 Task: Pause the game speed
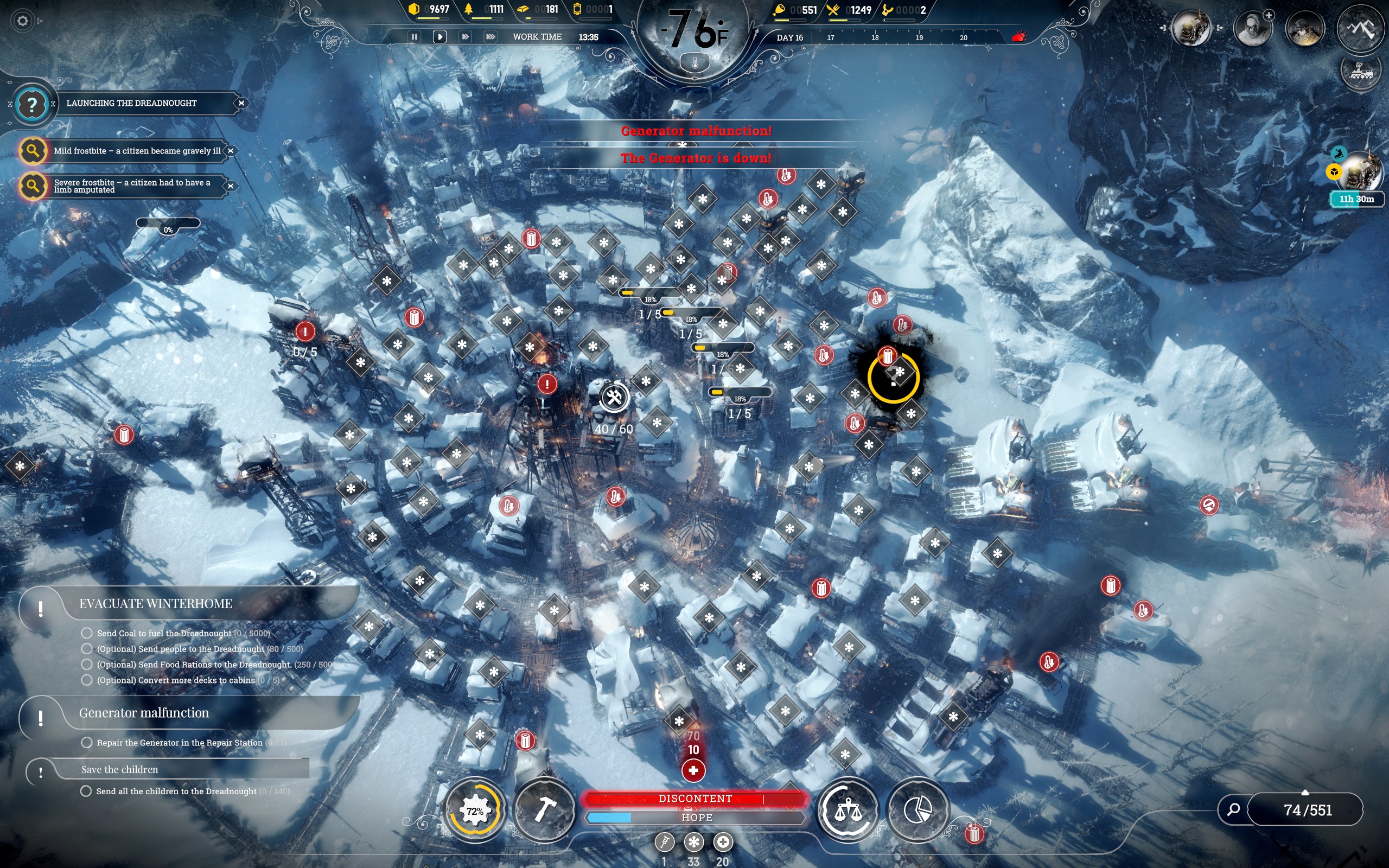coord(414,37)
